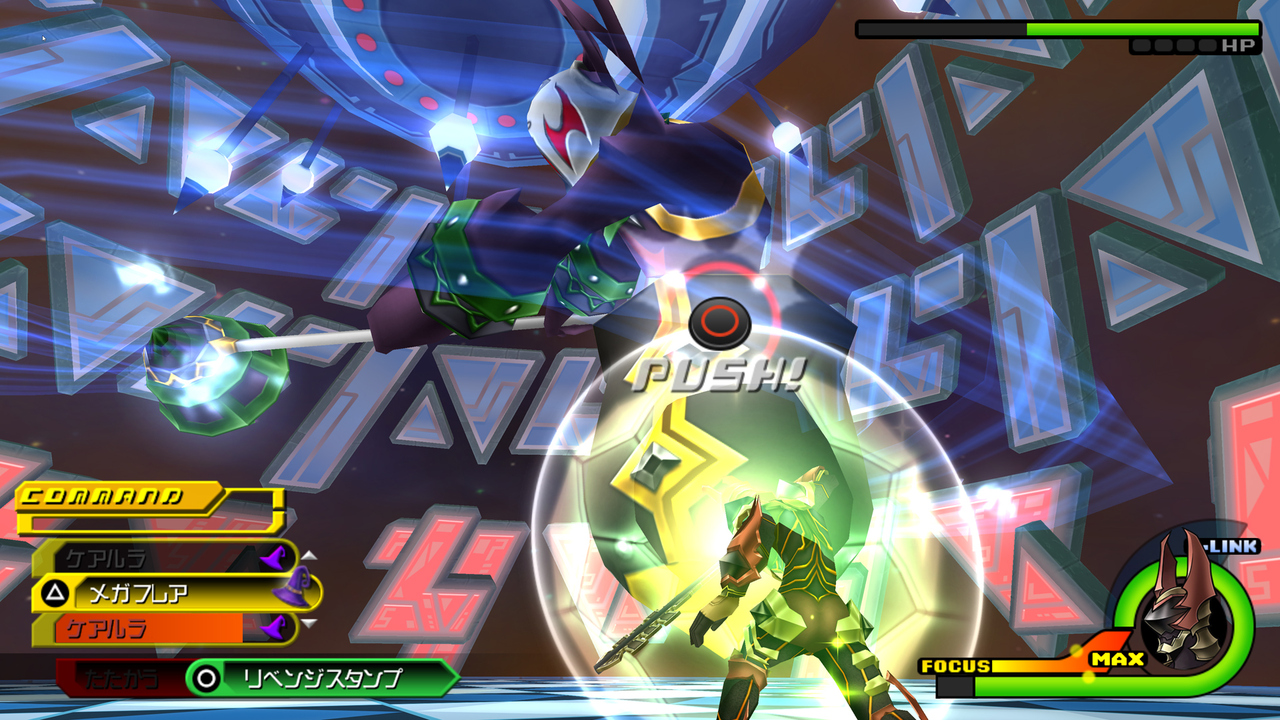Click the down arrow below the command list
The height and width of the screenshot is (720, 1280).
coord(308,623)
